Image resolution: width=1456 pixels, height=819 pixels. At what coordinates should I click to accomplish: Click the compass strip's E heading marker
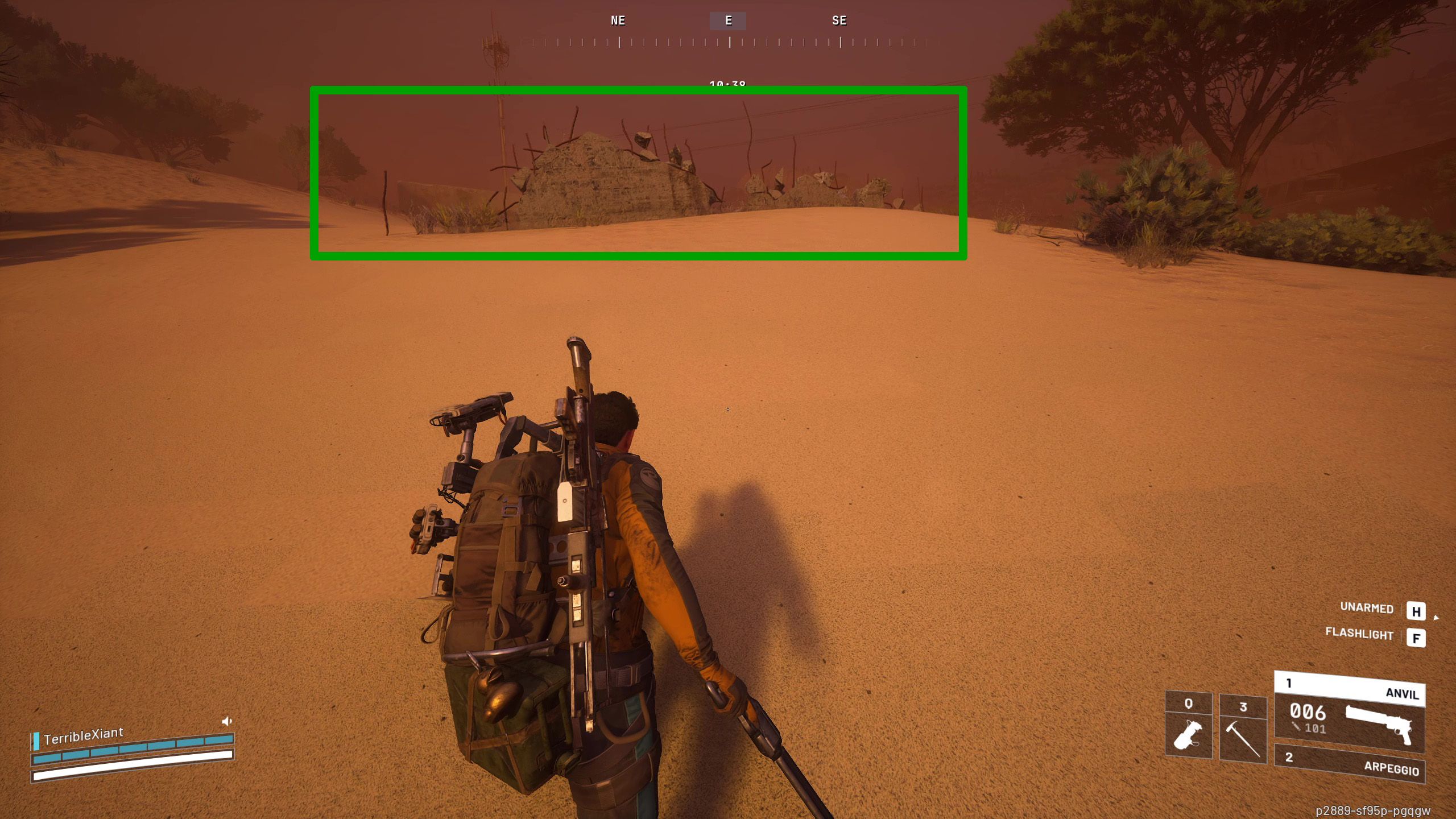click(728, 21)
